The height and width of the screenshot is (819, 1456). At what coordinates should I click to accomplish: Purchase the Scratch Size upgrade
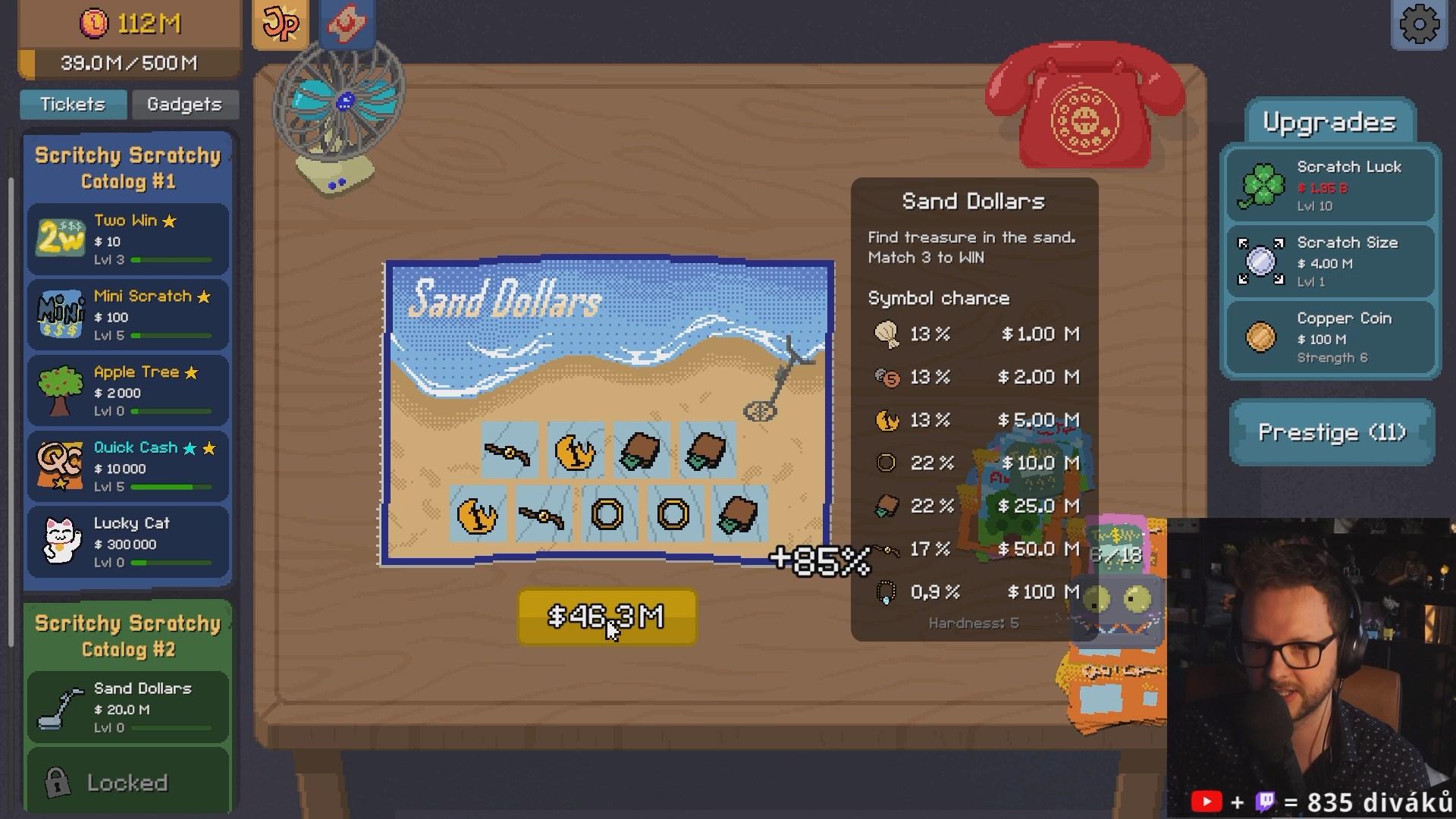pos(1331,261)
